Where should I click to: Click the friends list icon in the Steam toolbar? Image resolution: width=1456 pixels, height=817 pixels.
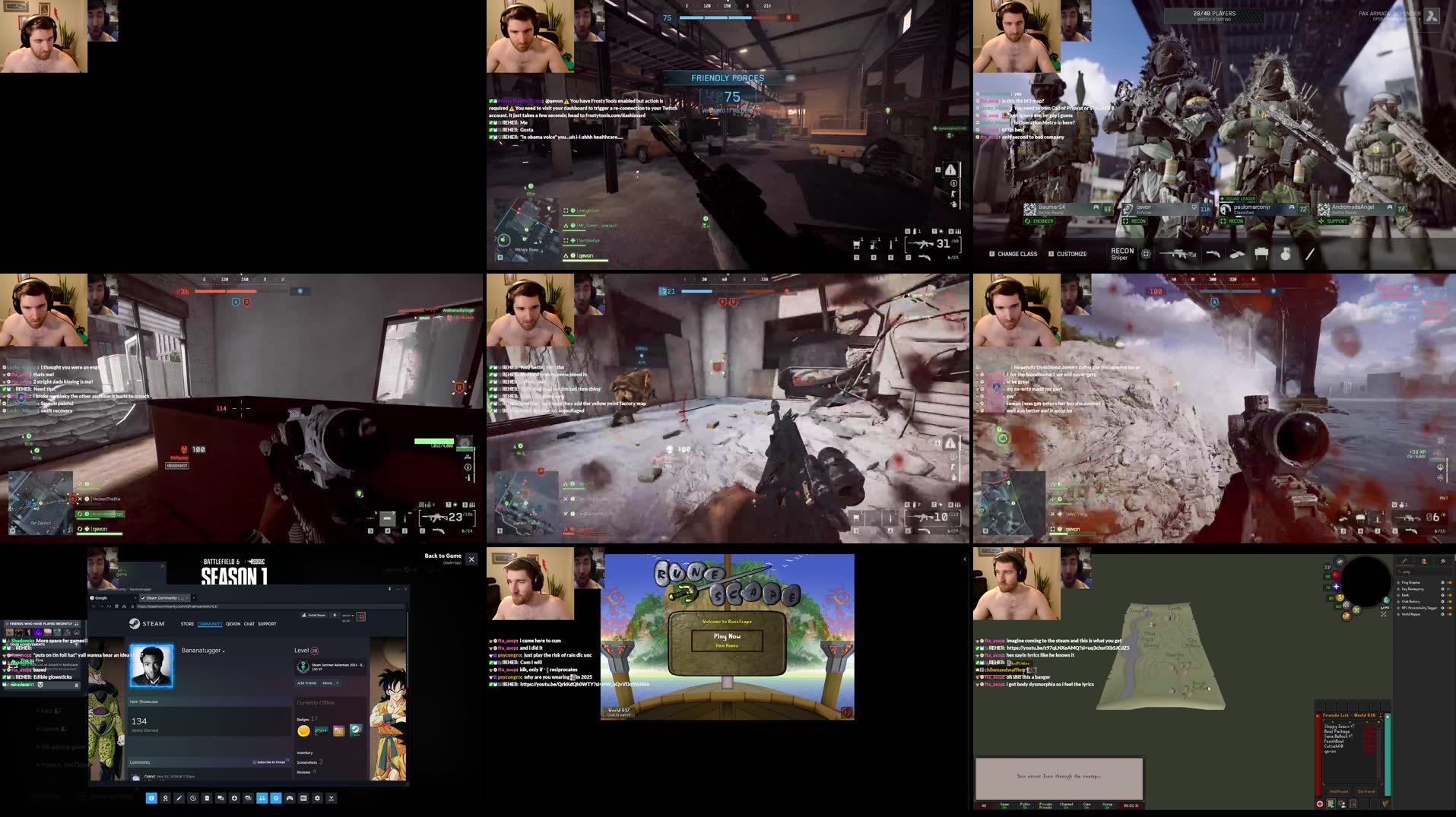[x=262, y=799]
